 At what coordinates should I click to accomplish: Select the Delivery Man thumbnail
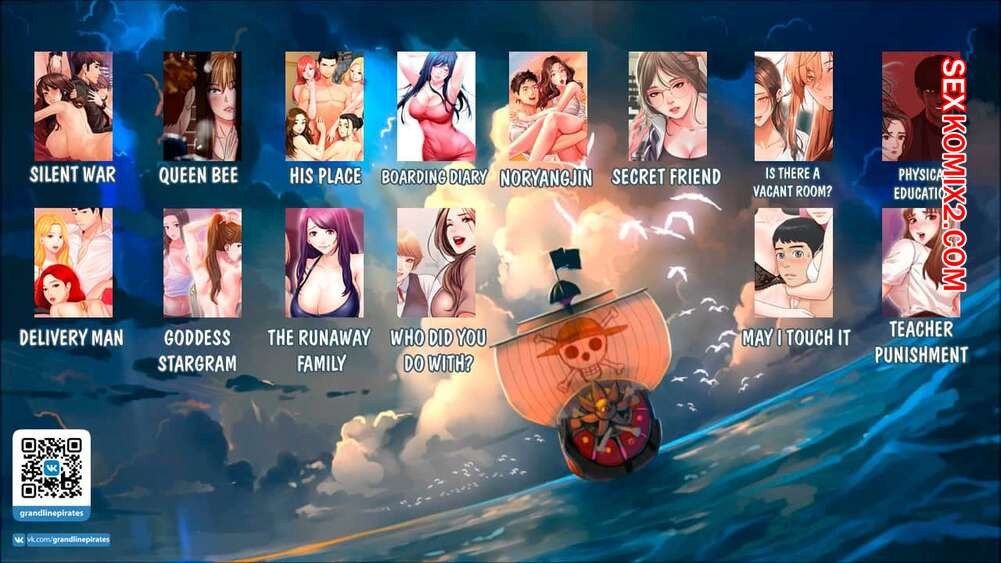73,262
